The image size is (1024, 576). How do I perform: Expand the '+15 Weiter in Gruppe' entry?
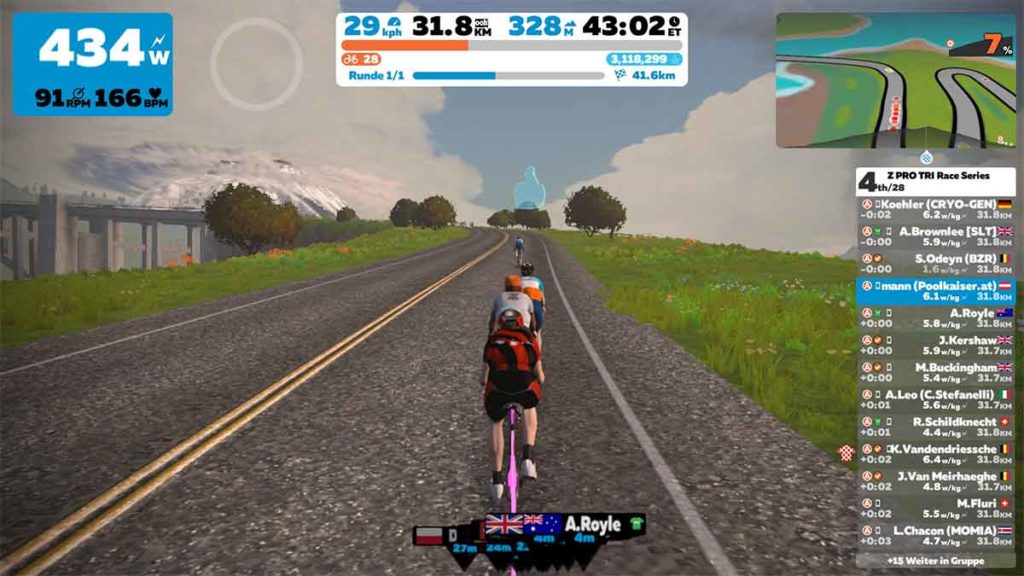tap(935, 561)
